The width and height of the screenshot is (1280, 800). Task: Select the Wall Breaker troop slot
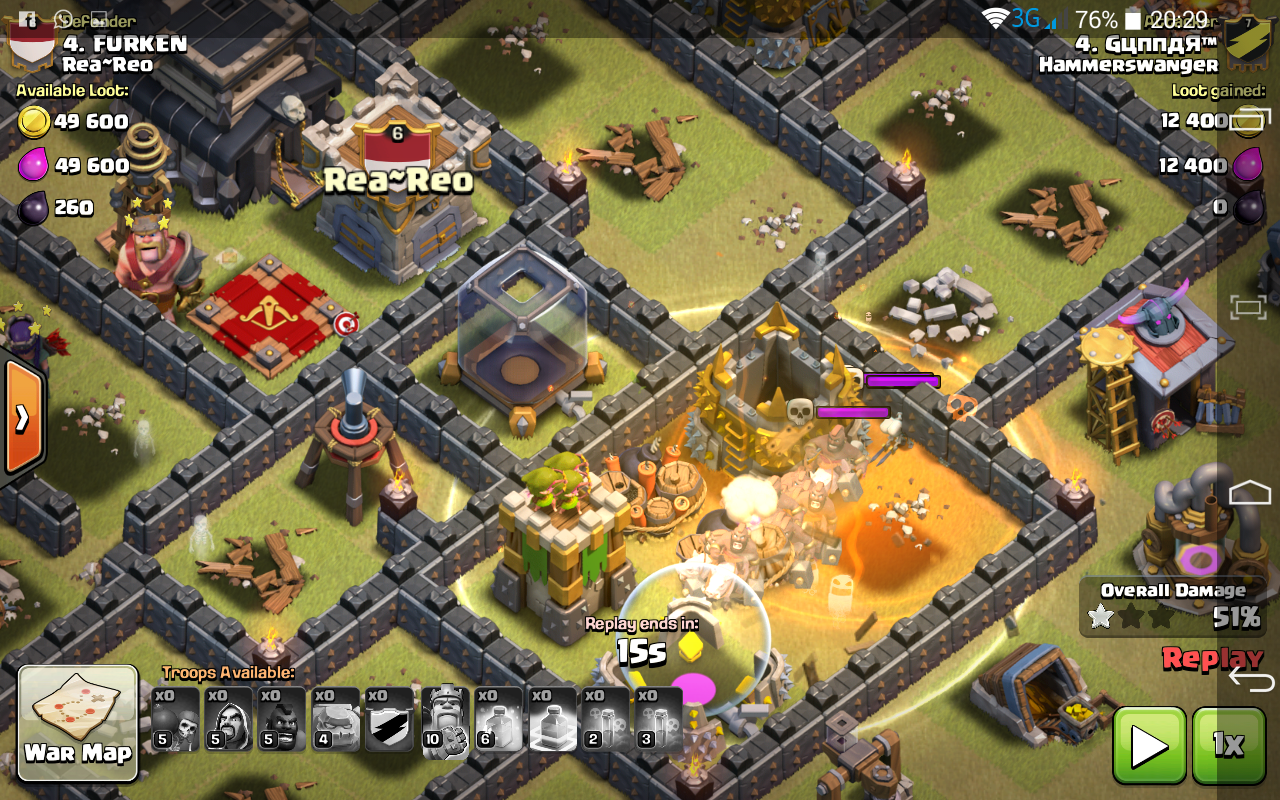tap(175, 719)
